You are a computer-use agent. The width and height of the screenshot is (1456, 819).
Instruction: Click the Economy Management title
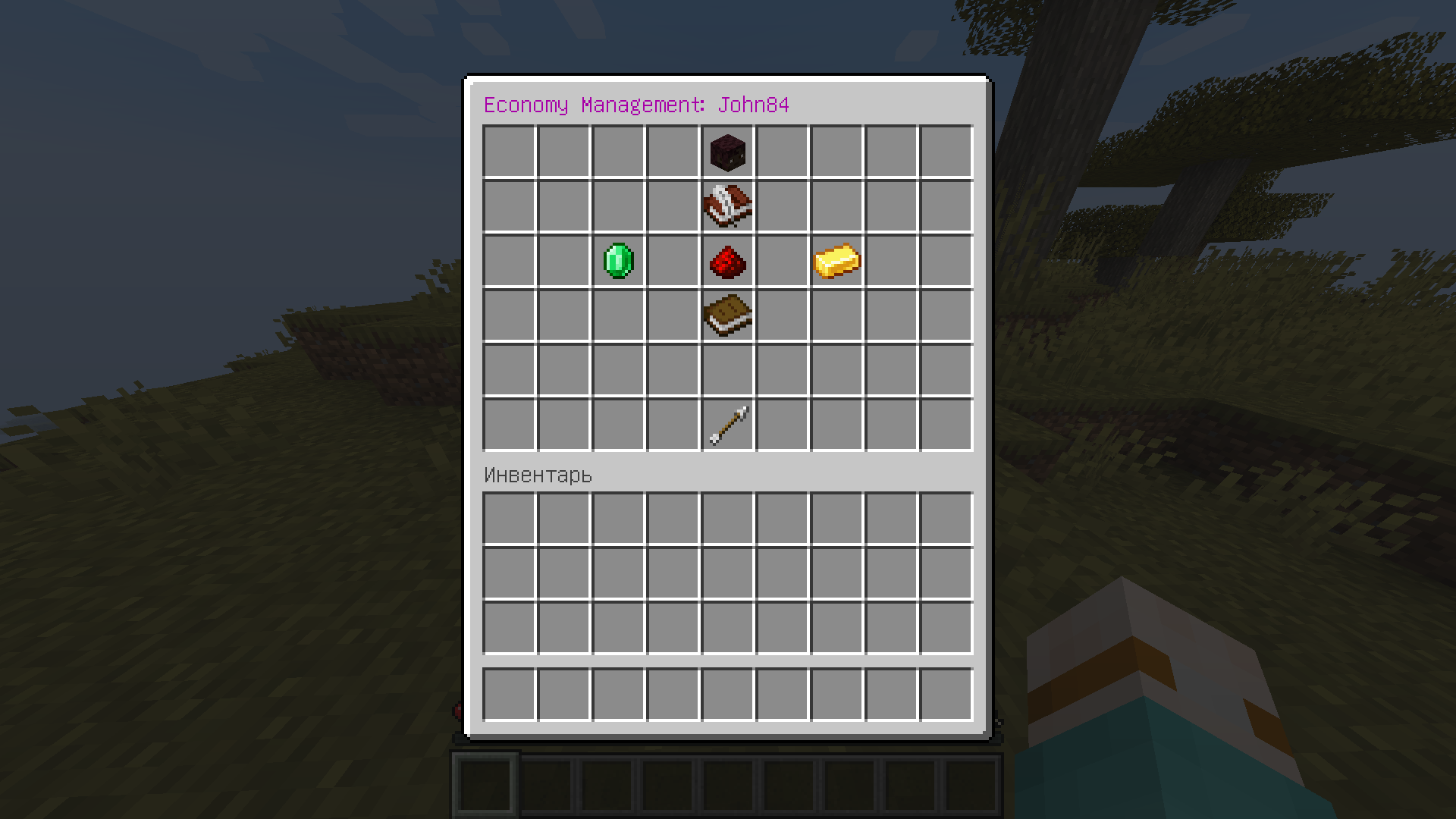[637, 105]
